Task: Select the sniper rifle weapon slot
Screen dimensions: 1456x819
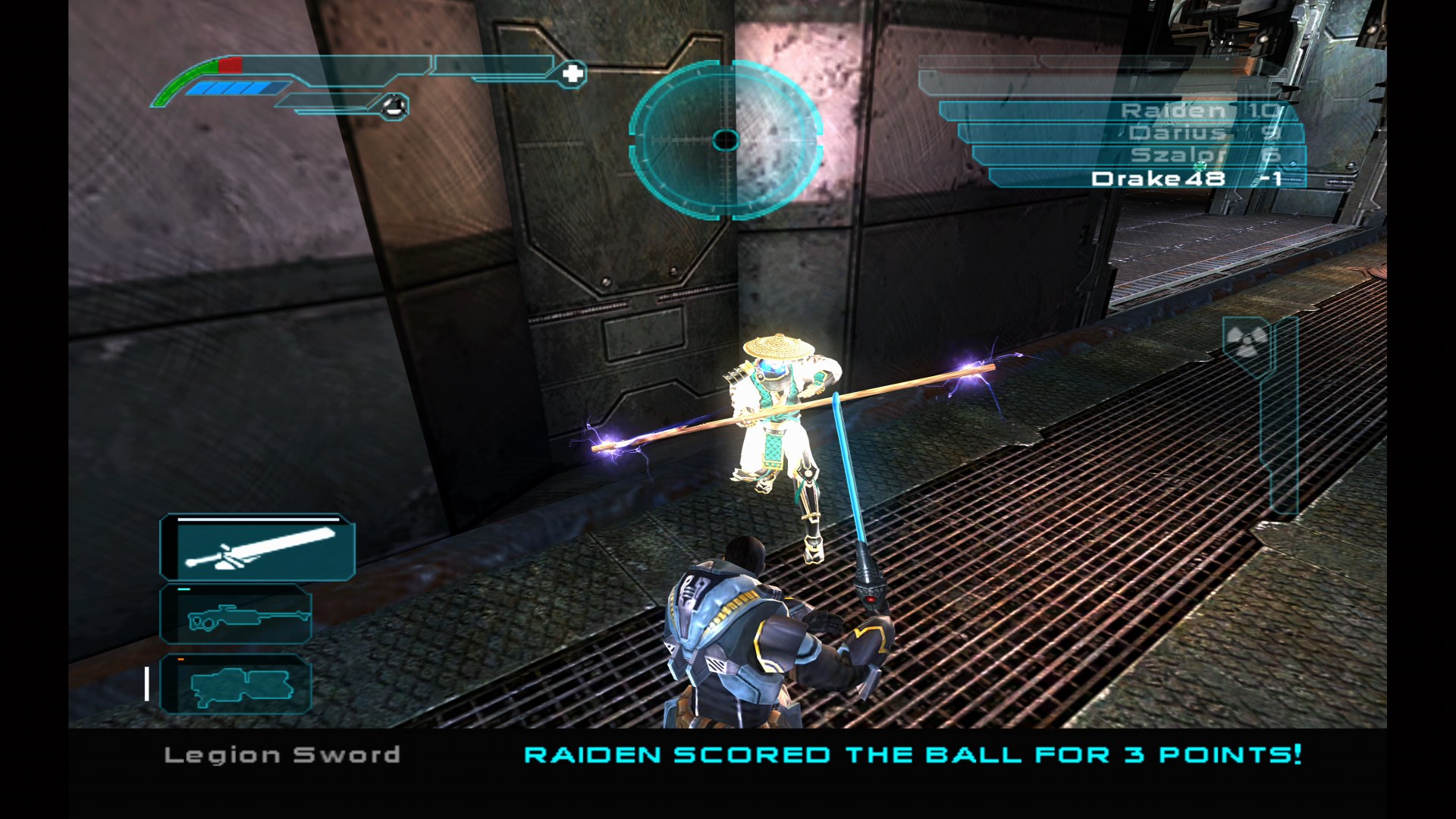Action: click(237, 615)
